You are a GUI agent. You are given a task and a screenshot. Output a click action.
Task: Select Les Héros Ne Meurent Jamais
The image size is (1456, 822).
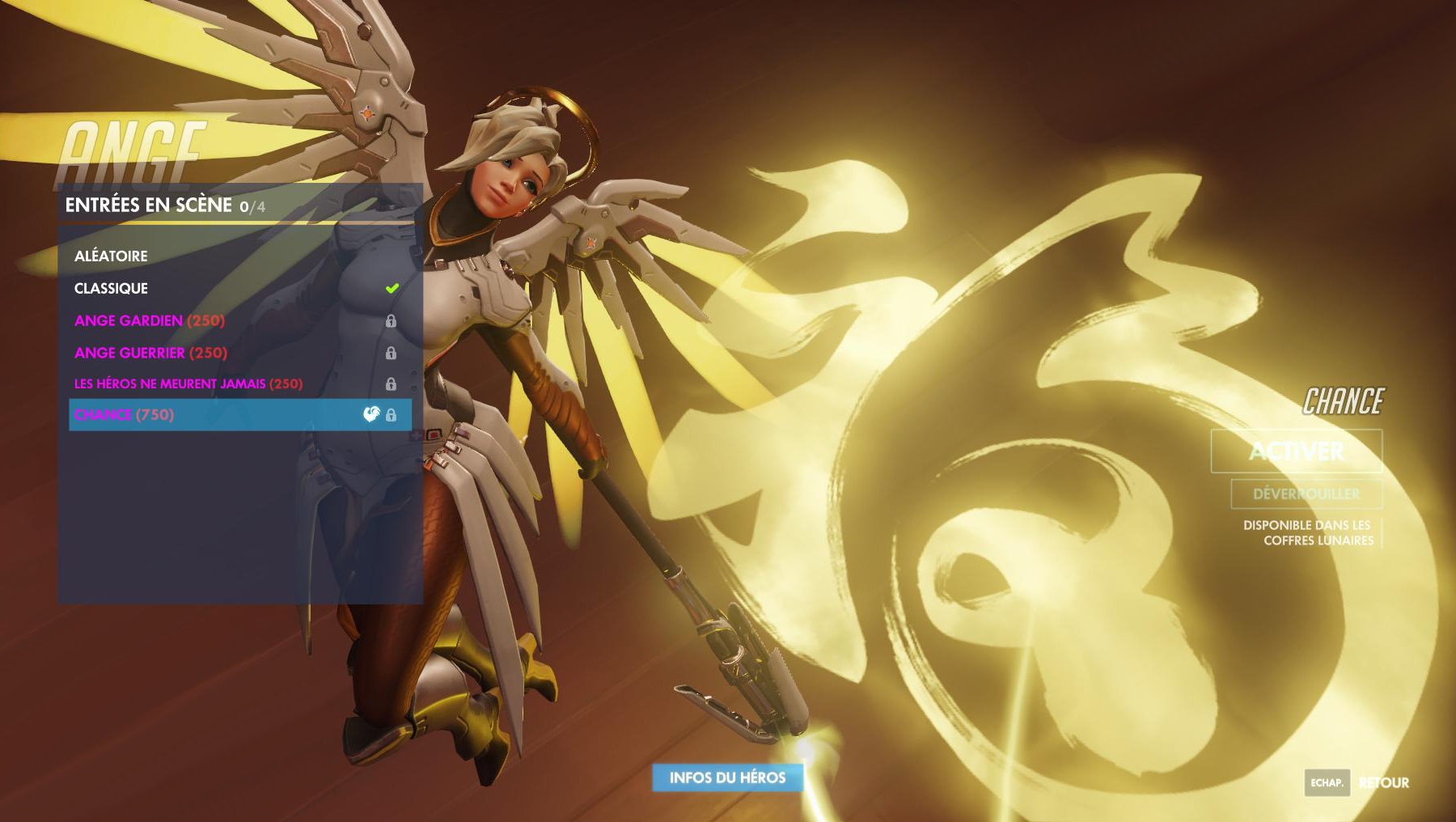tap(188, 383)
